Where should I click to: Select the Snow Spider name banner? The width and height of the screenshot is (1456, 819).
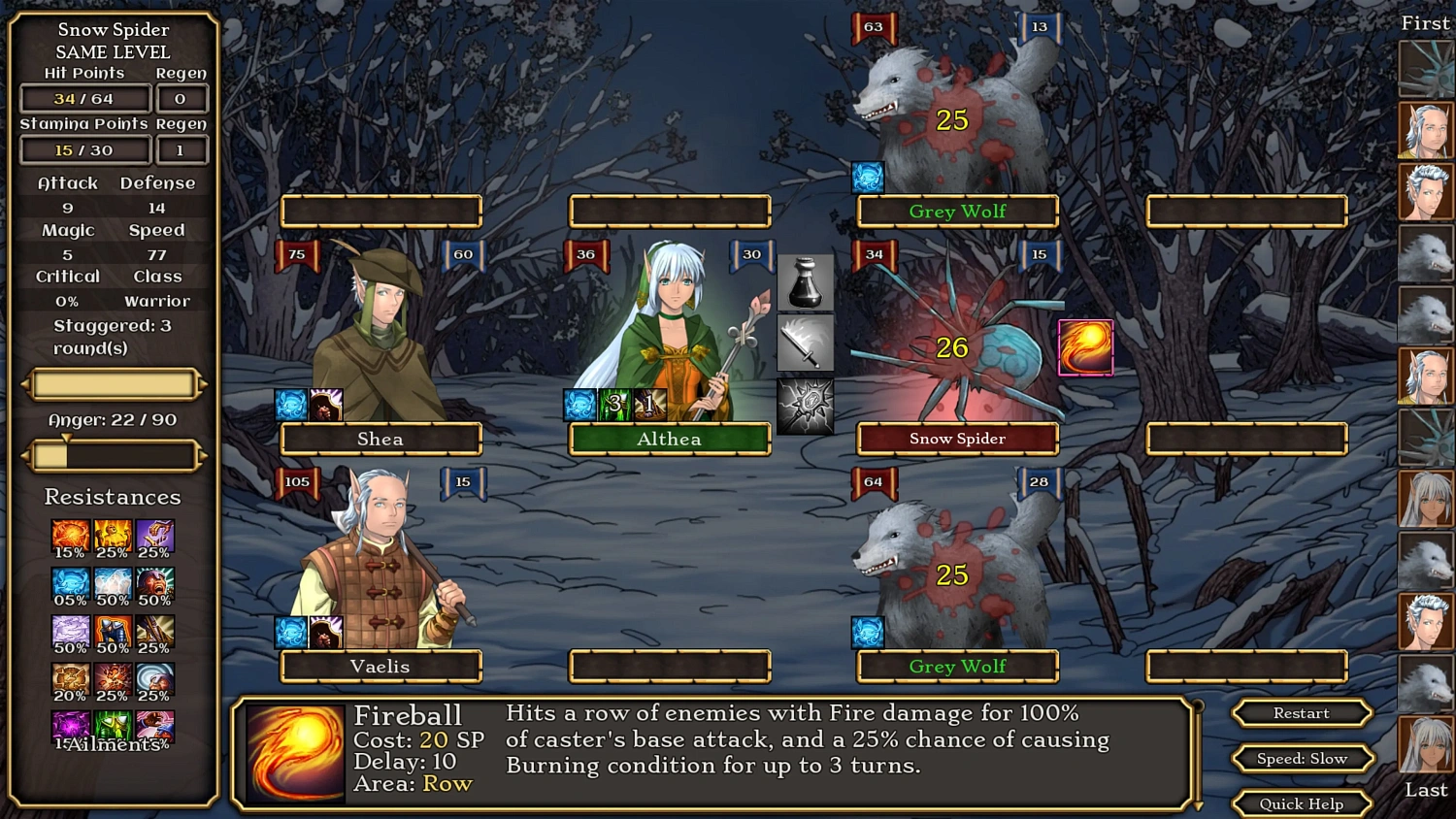(956, 439)
